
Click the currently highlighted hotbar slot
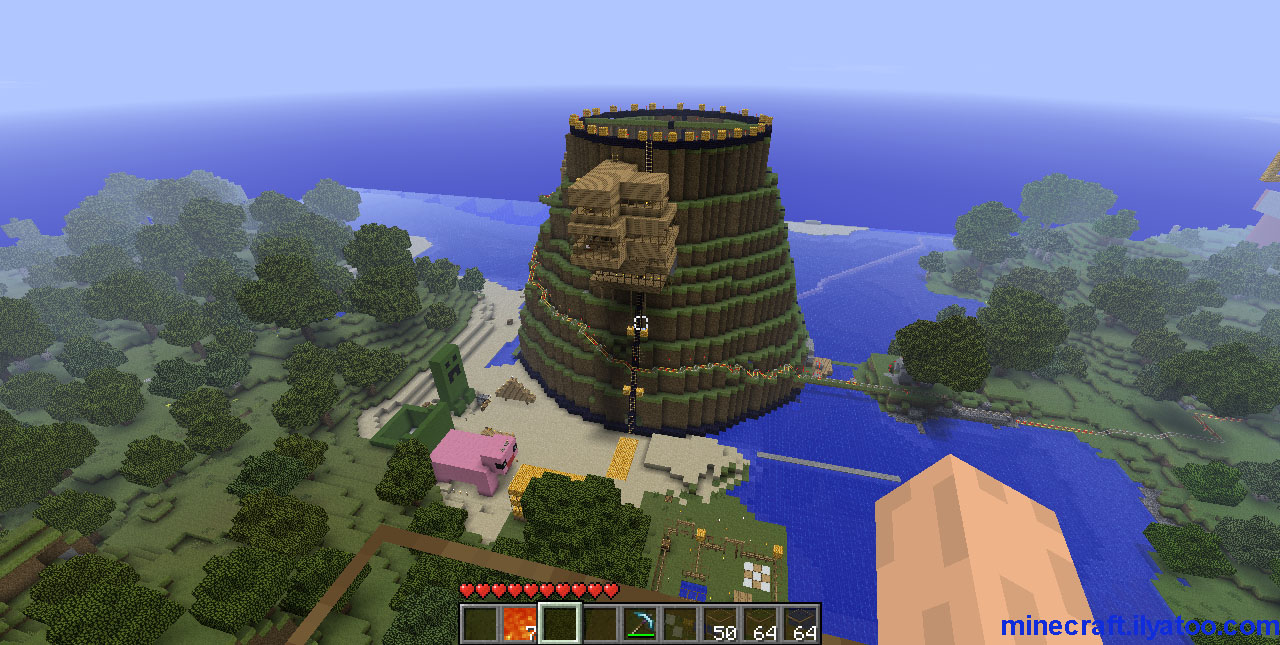point(560,624)
